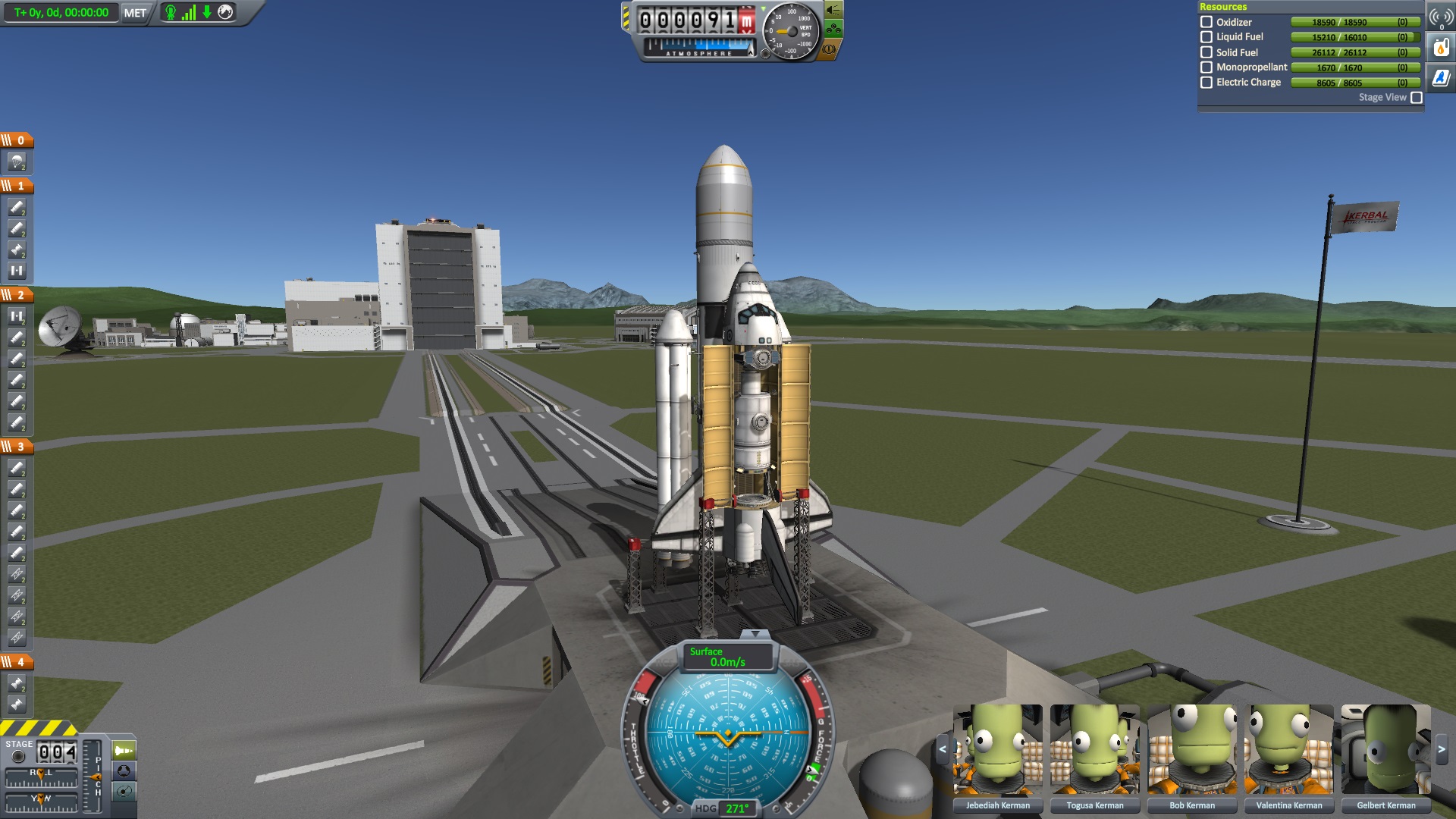Tick the Electric Charge resource checkbox
Viewport: 1456px width, 819px height.
[1207, 83]
